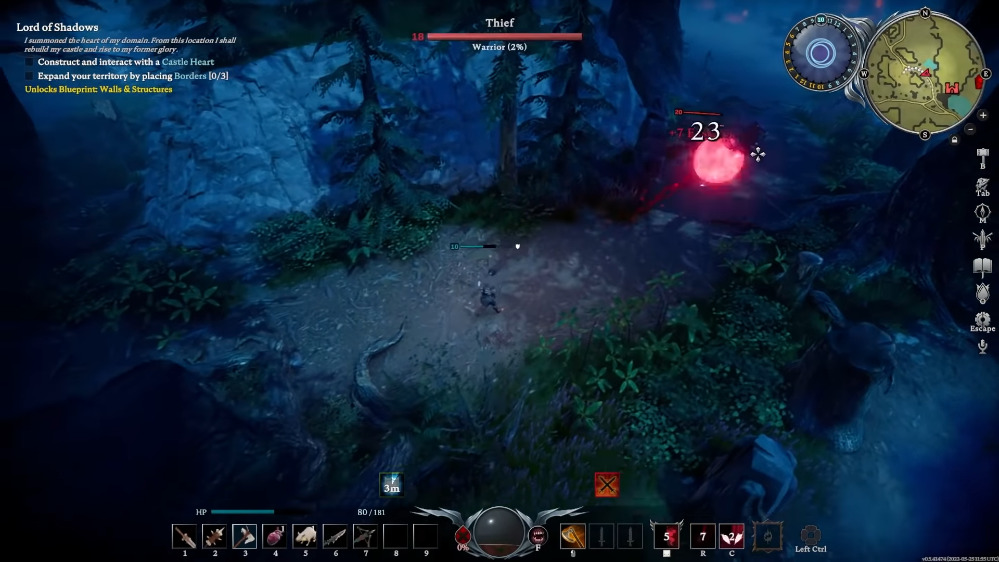Open the gear settings menu icon
The height and width of the screenshot is (562, 999).
(982, 320)
